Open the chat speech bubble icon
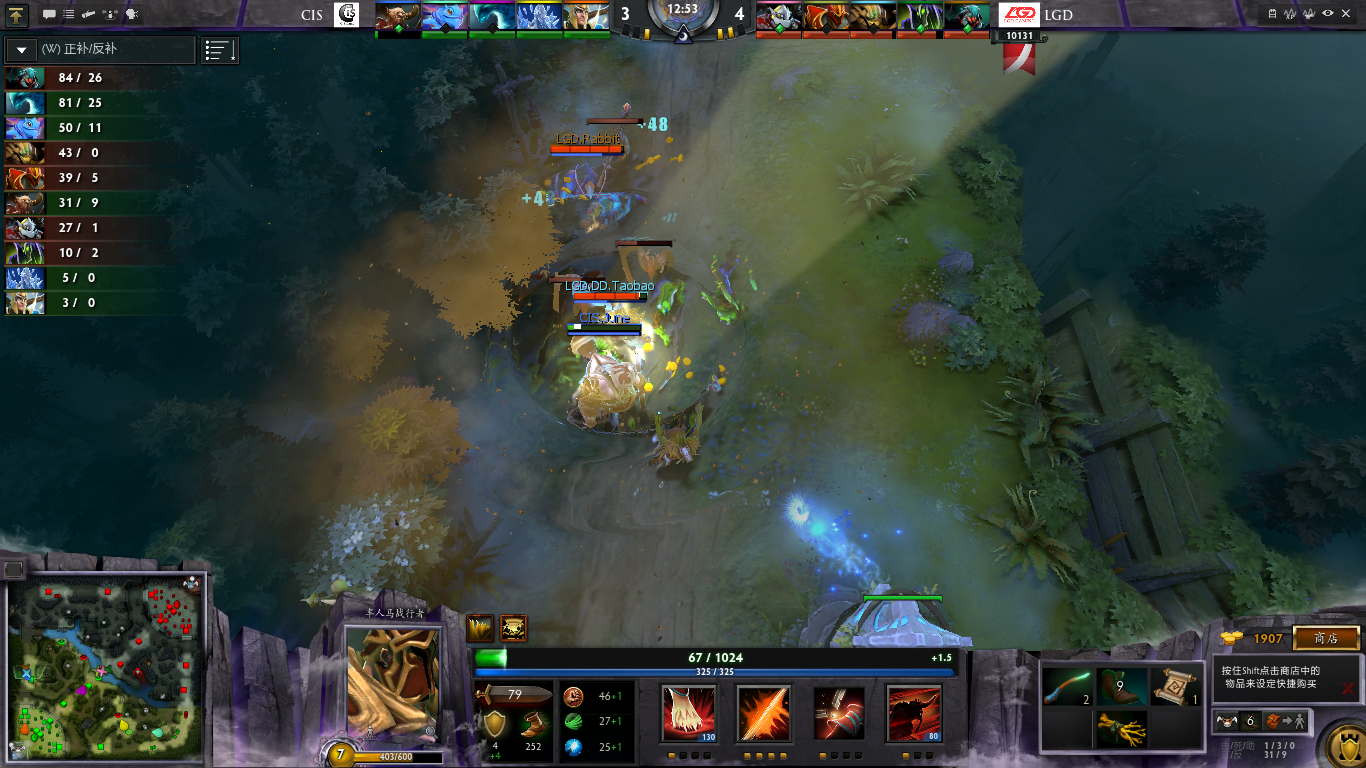1366x768 pixels. coord(48,15)
